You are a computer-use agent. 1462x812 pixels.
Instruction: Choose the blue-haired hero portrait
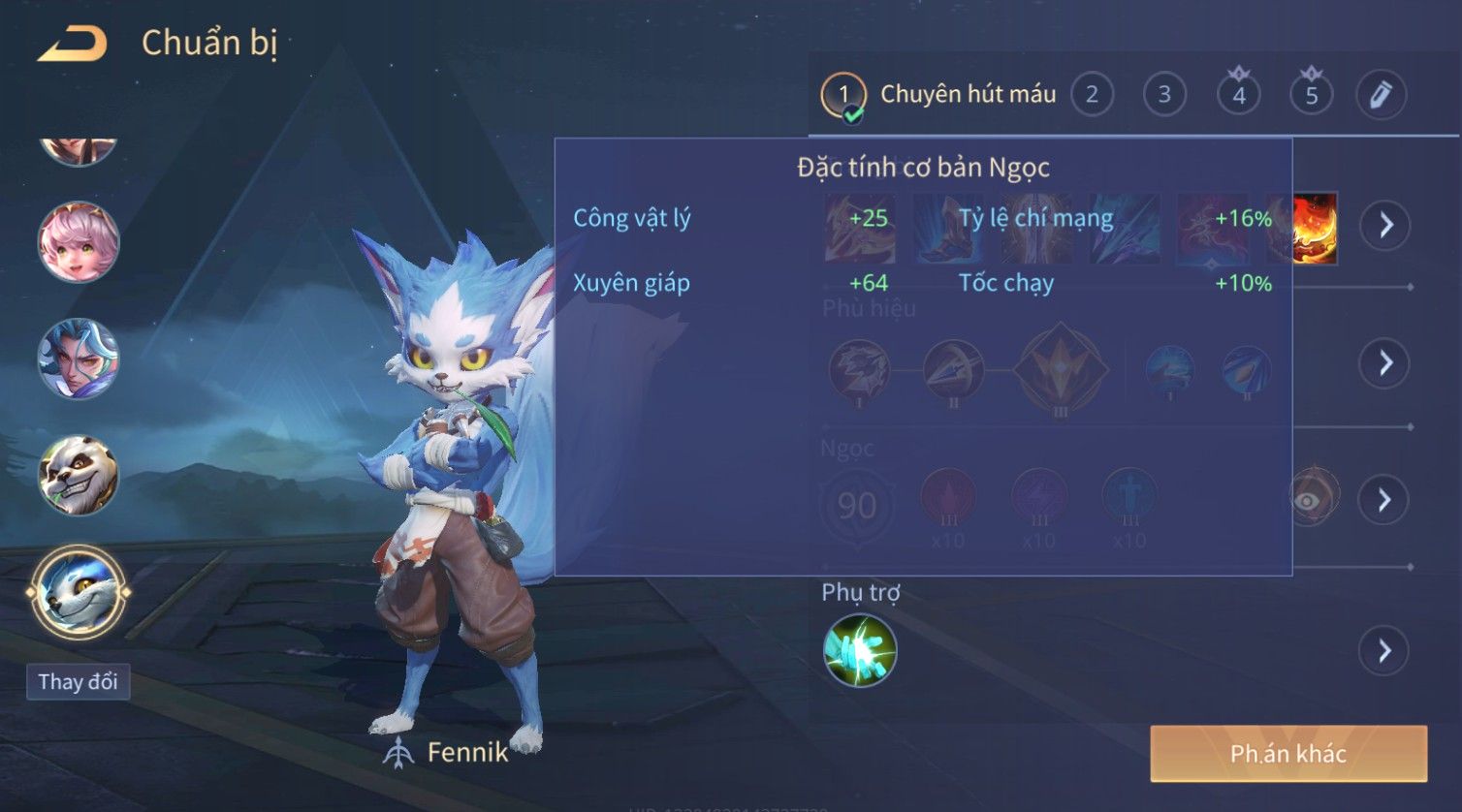79,359
